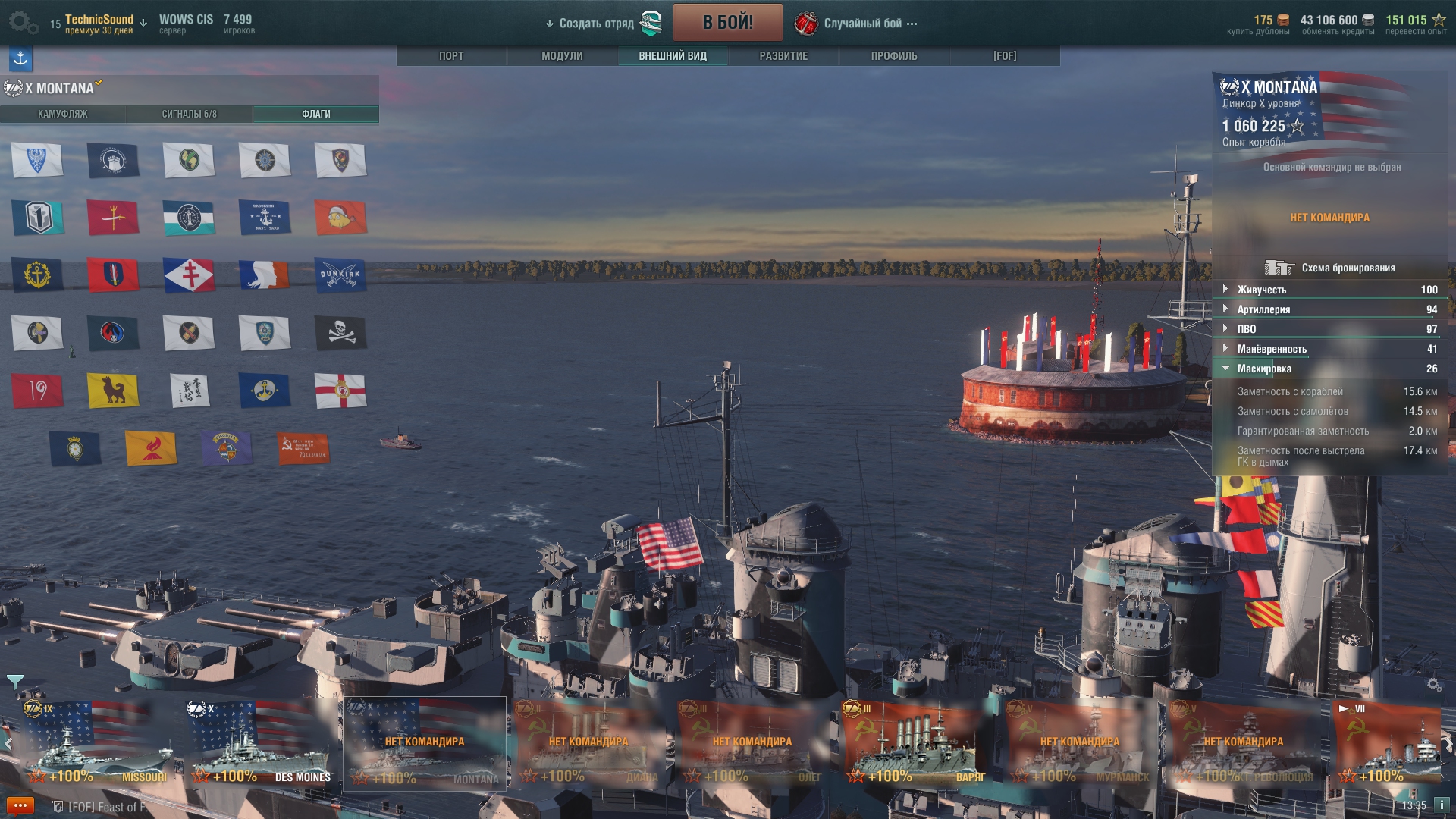Open the orange chat button
Screen dimensions: 1456x819
click(x=20, y=806)
